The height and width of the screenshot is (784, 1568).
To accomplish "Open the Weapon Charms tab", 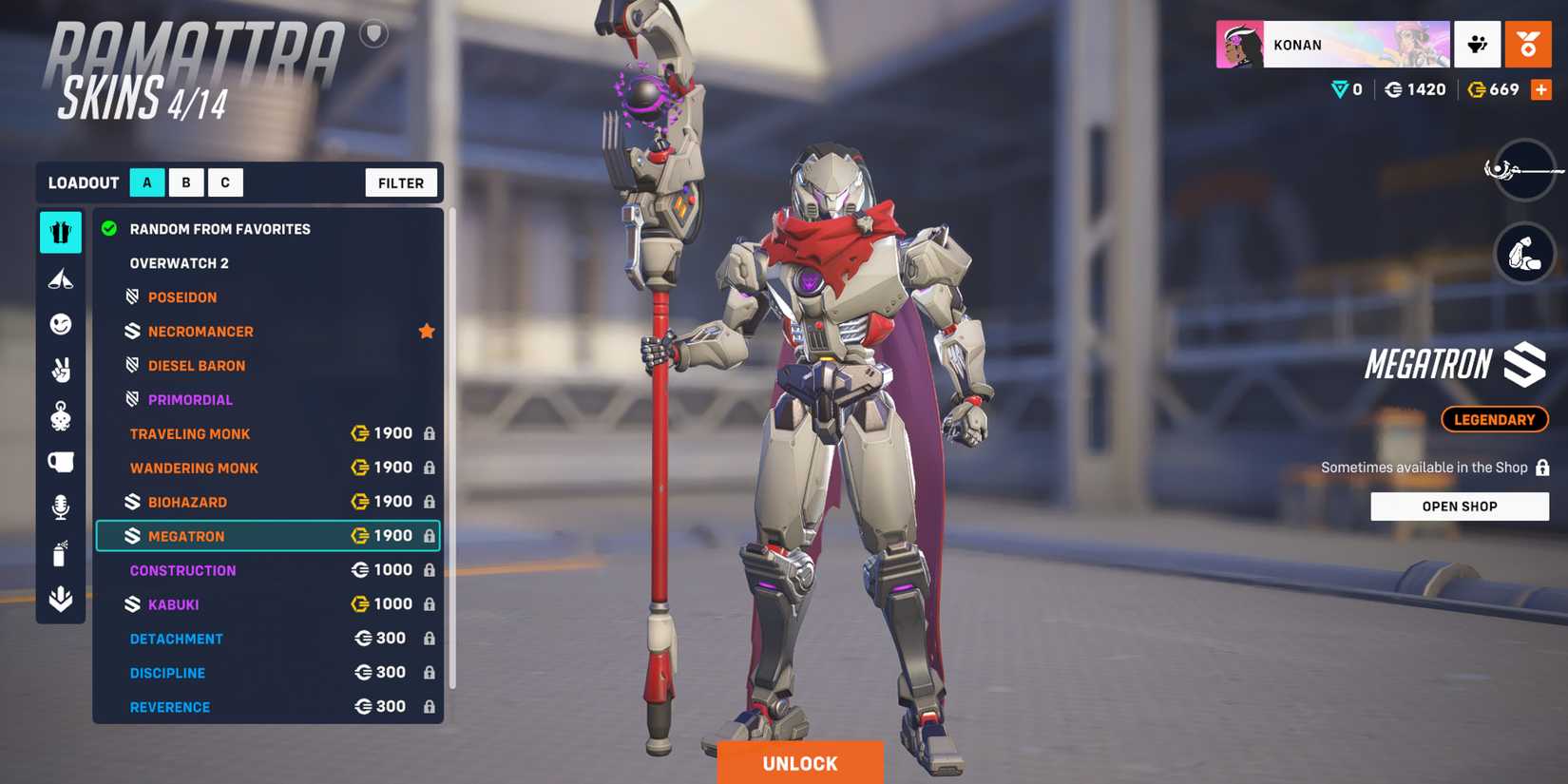I will tap(60, 415).
